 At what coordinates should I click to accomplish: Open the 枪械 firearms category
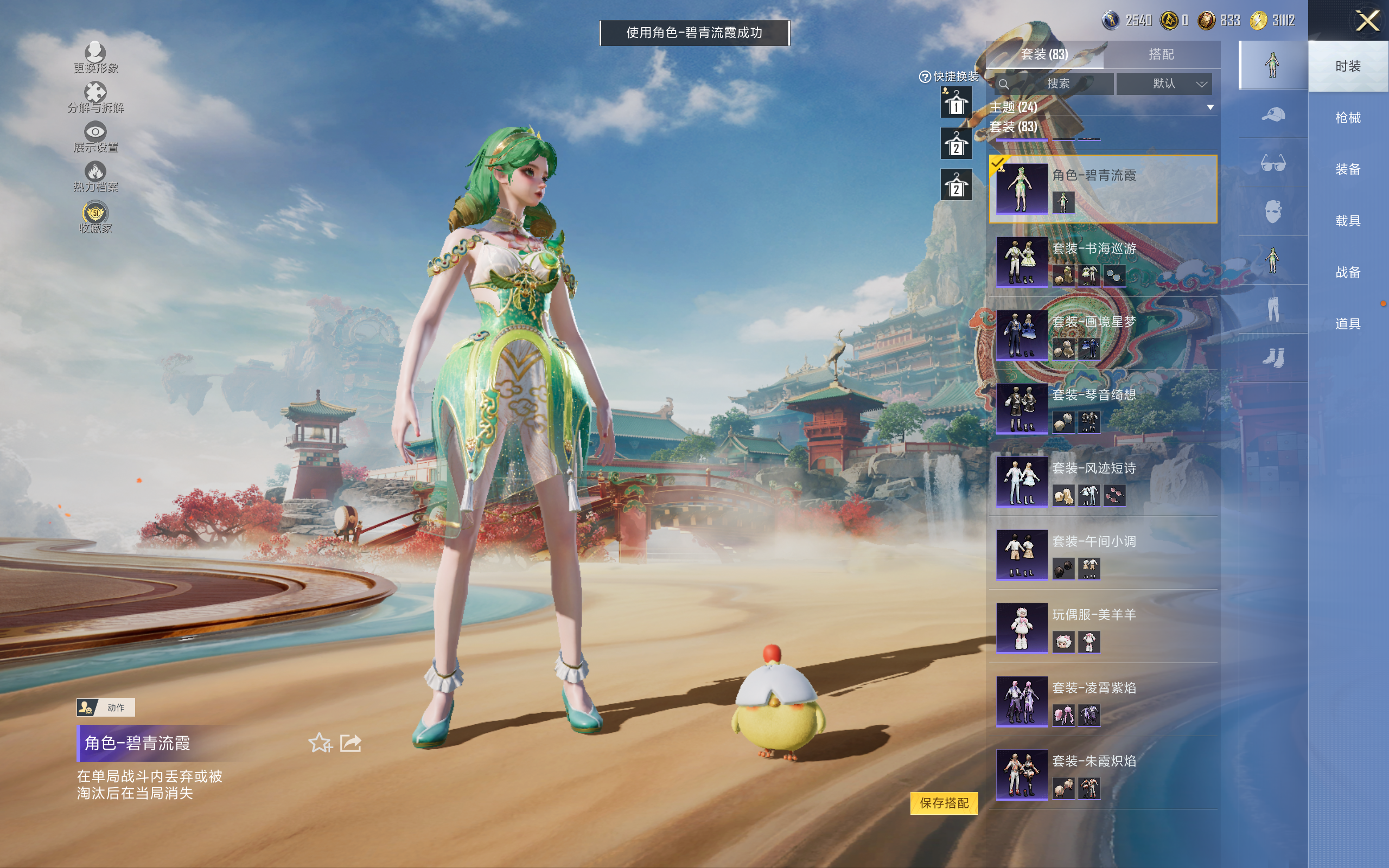[1348, 118]
